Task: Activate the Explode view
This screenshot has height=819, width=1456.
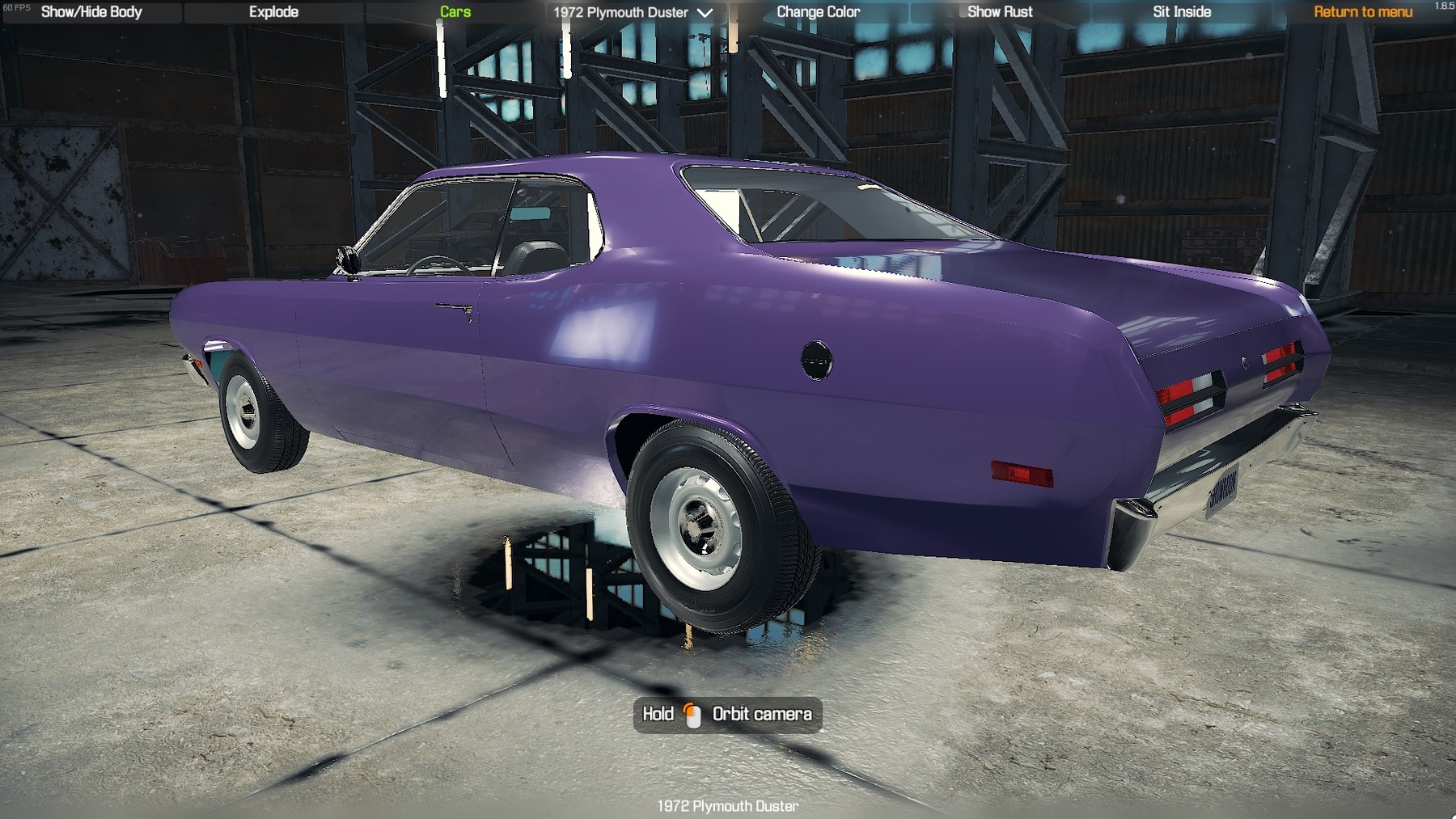Action: [x=273, y=12]
